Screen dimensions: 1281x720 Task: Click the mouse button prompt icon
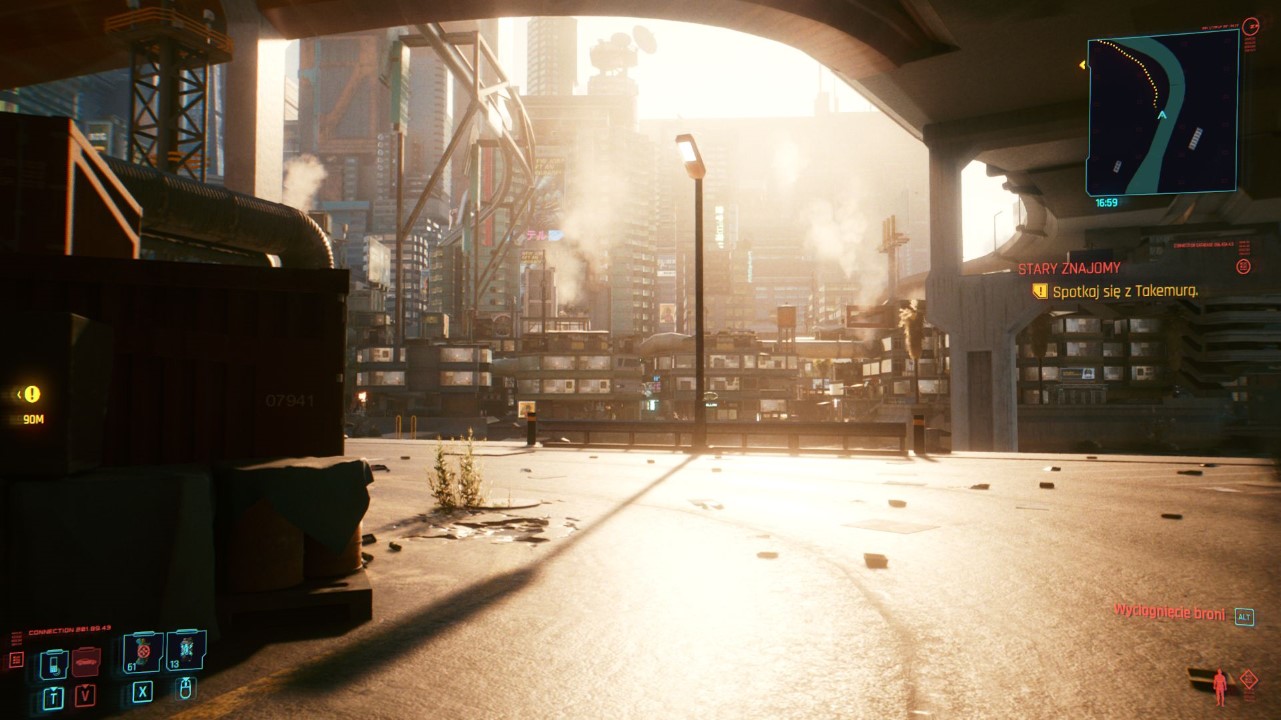185,691
